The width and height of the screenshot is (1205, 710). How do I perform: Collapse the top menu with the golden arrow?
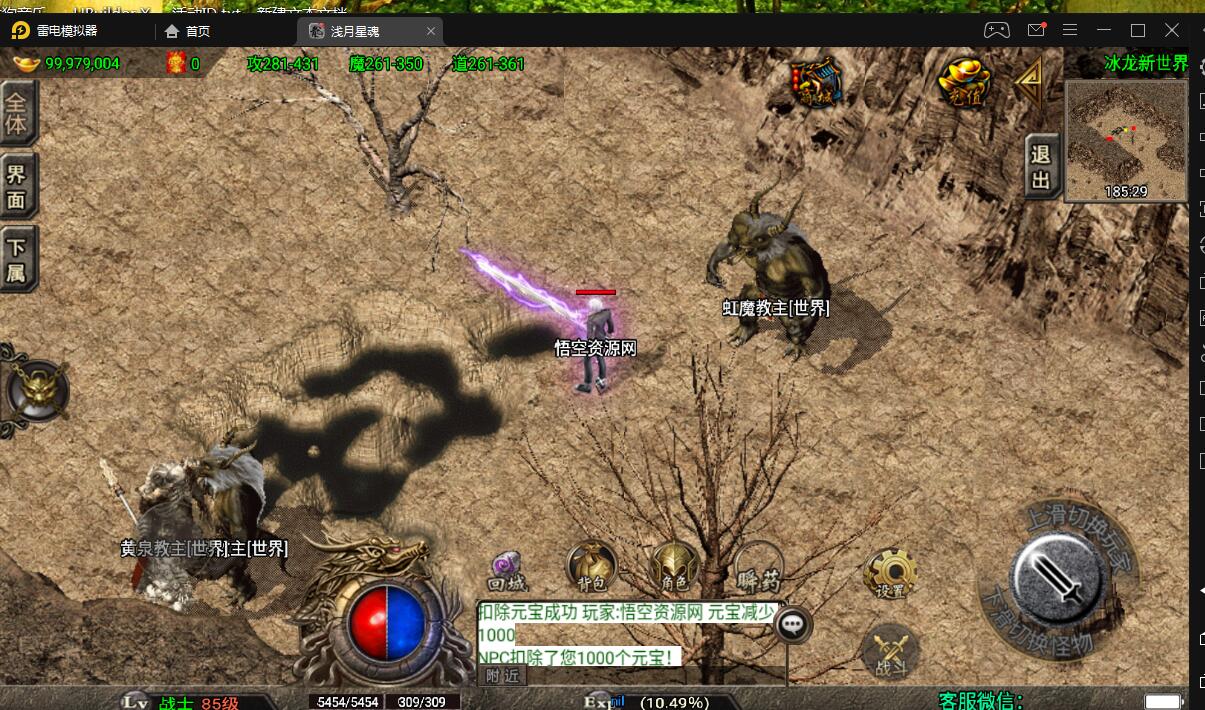pyautogui.click(x=1030, y=84)
